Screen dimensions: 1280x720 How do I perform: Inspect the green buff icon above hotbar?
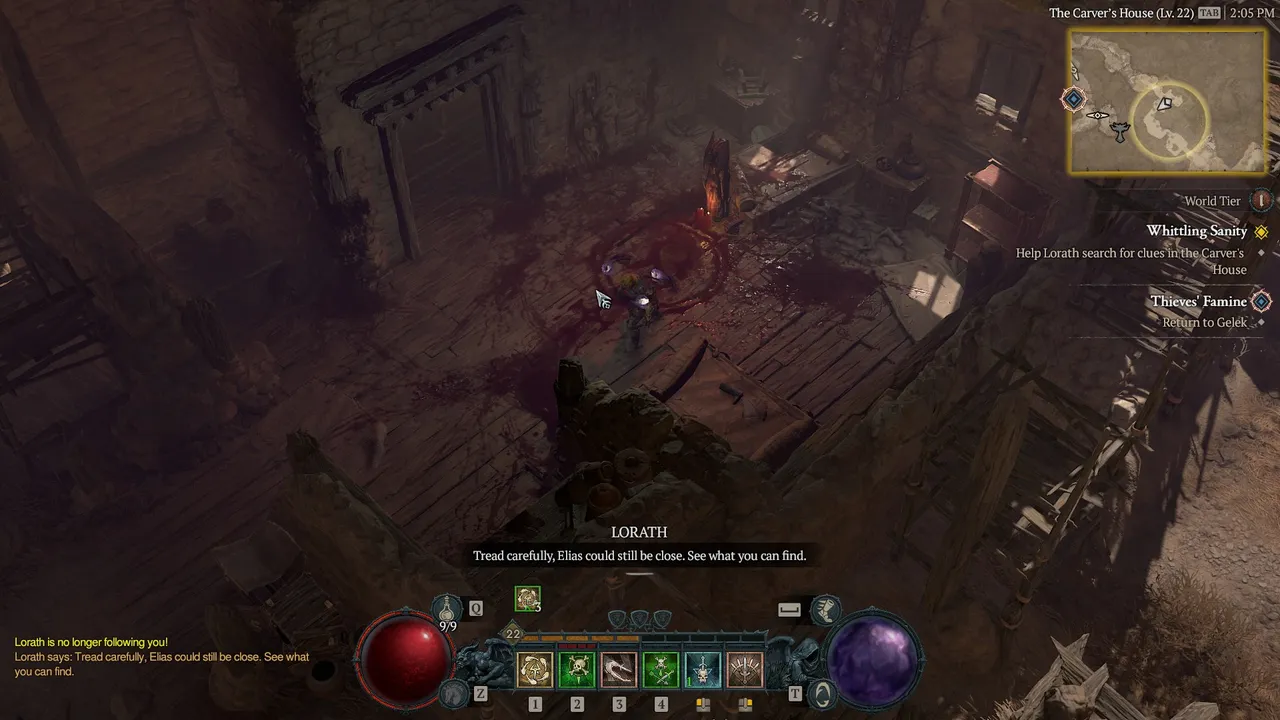pos(527,598)
